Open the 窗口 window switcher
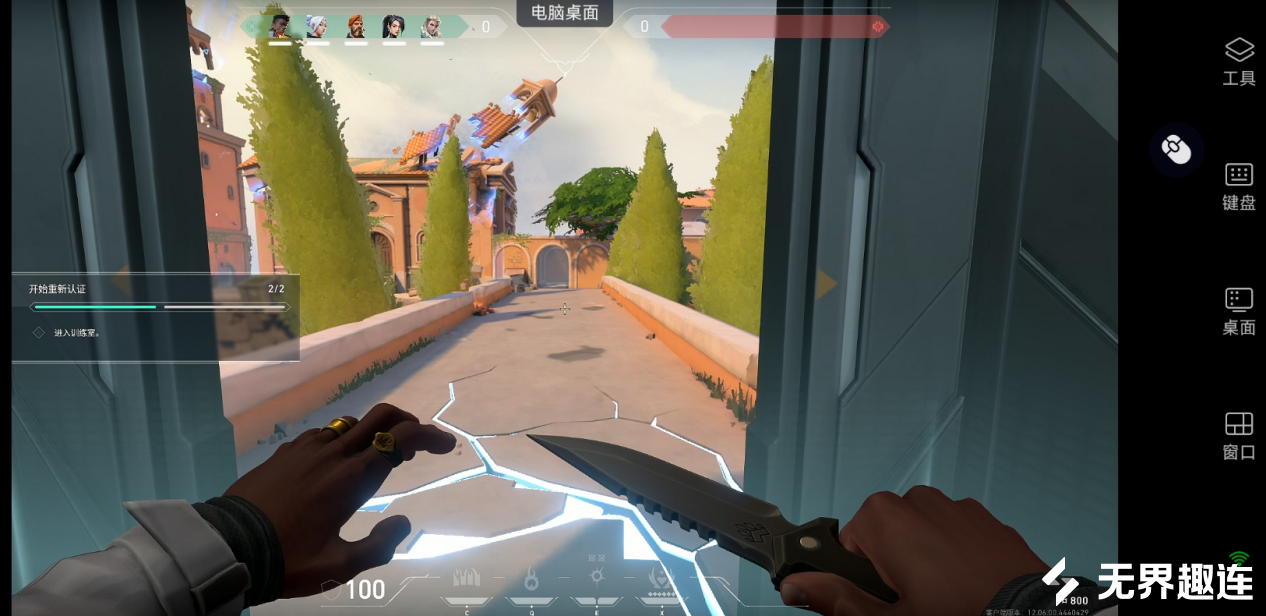Viewport: 1266px width, 616px height. (x=1239, y=436)
